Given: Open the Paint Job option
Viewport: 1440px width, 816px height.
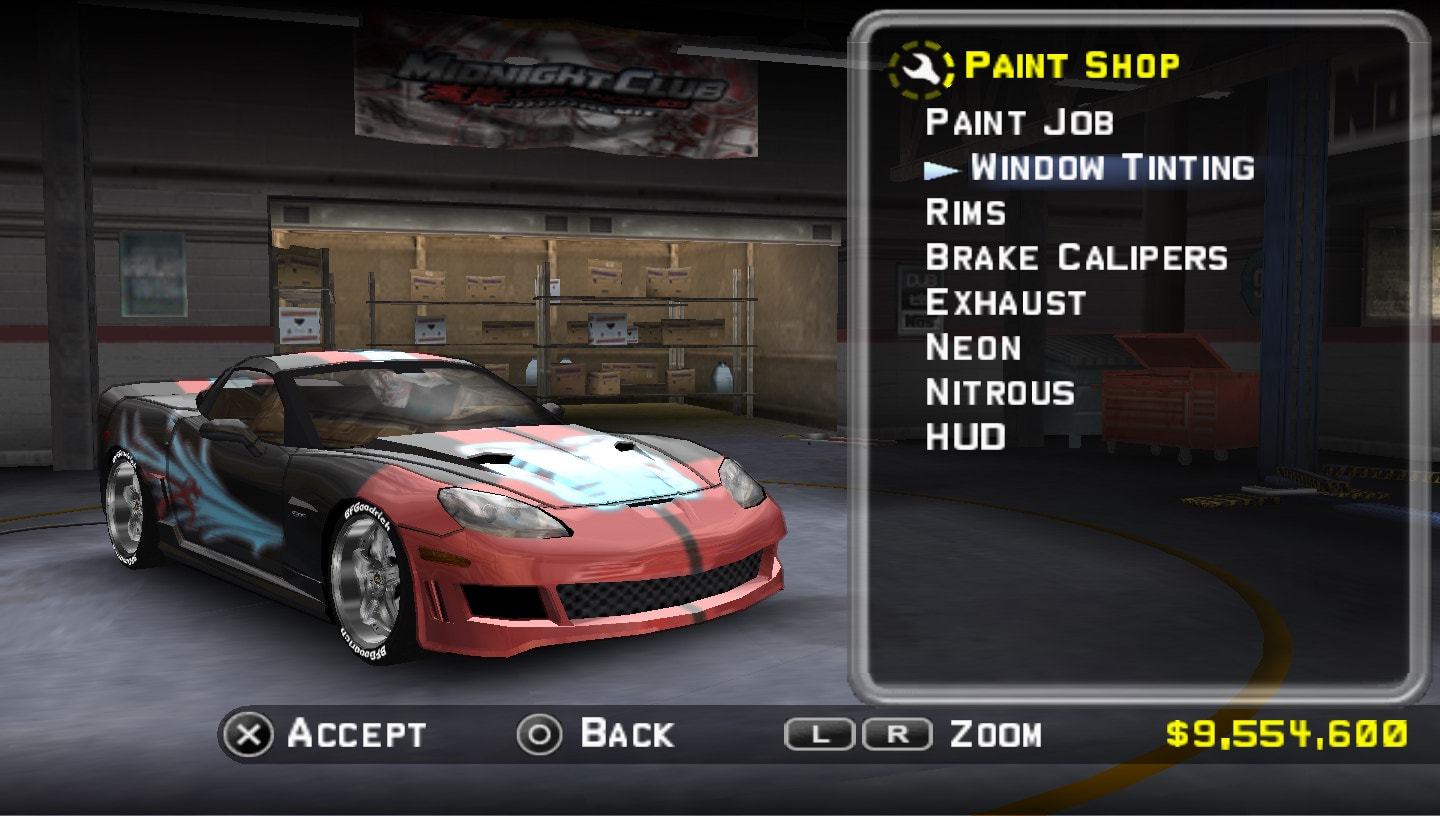Looking at the screenshot, I should (1019, 122).
